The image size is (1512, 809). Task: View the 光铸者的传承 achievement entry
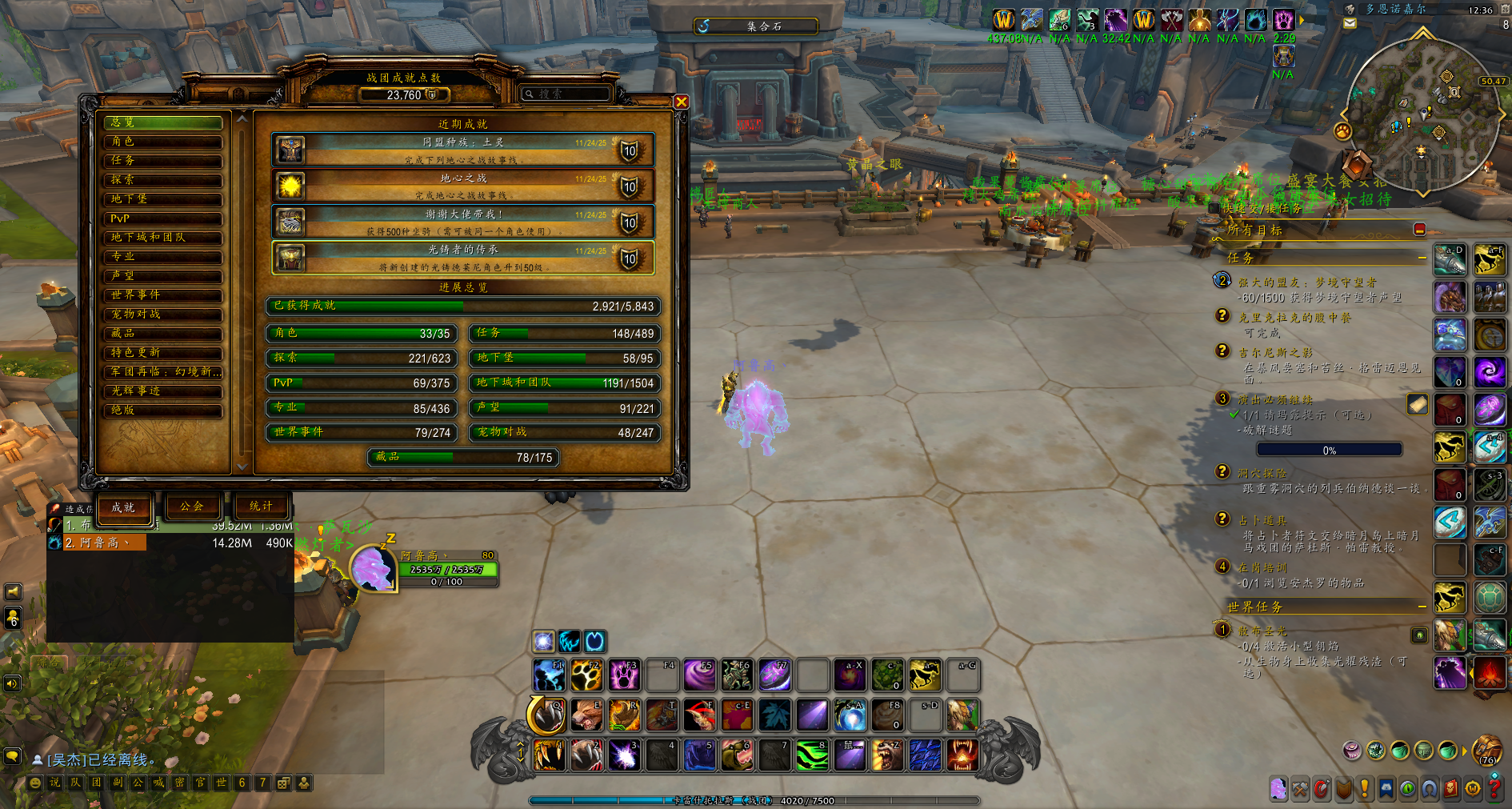point(463,258)
